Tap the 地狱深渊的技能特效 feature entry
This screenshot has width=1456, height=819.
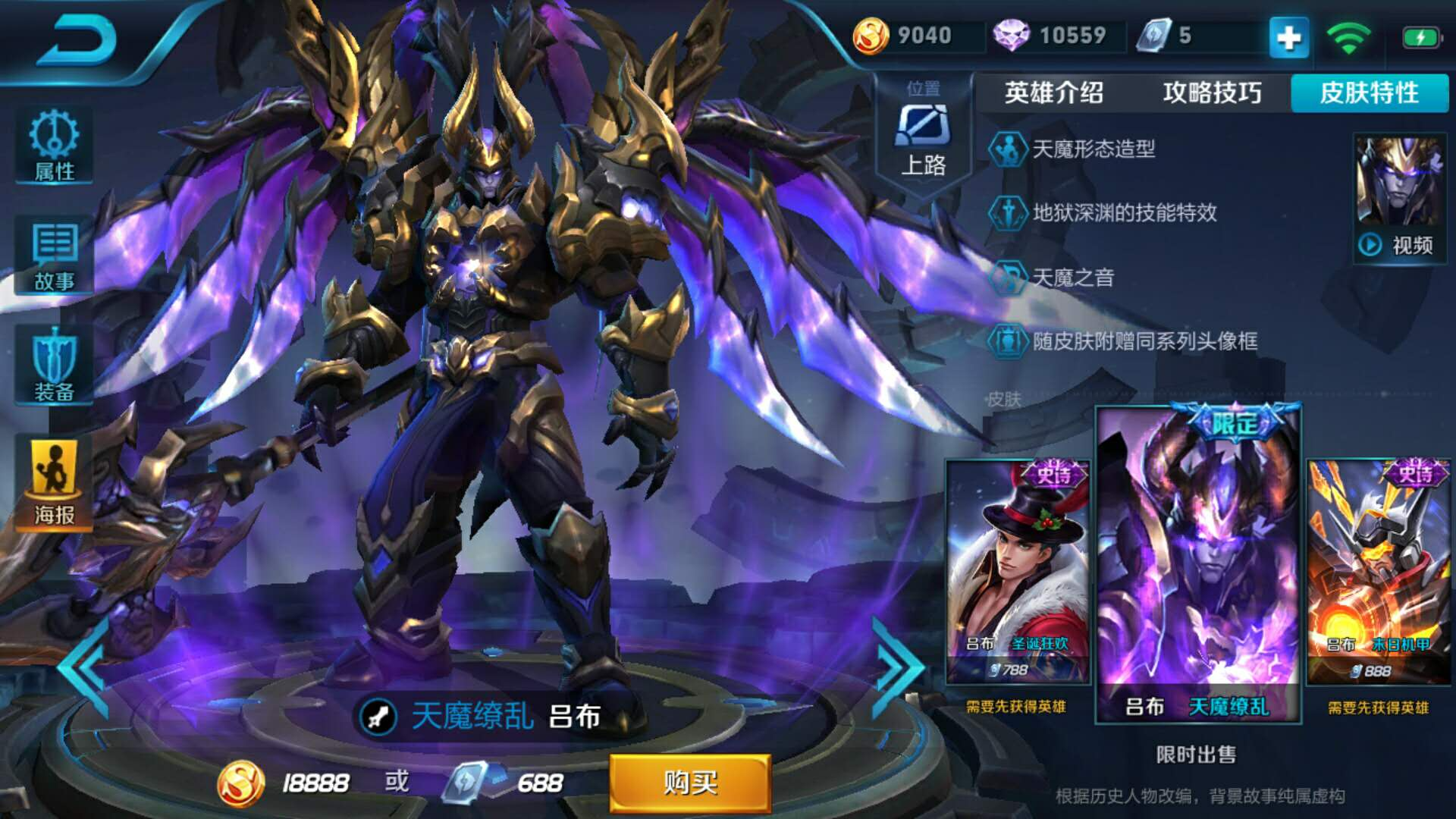pyautogui.click(x=1124, y=213)
